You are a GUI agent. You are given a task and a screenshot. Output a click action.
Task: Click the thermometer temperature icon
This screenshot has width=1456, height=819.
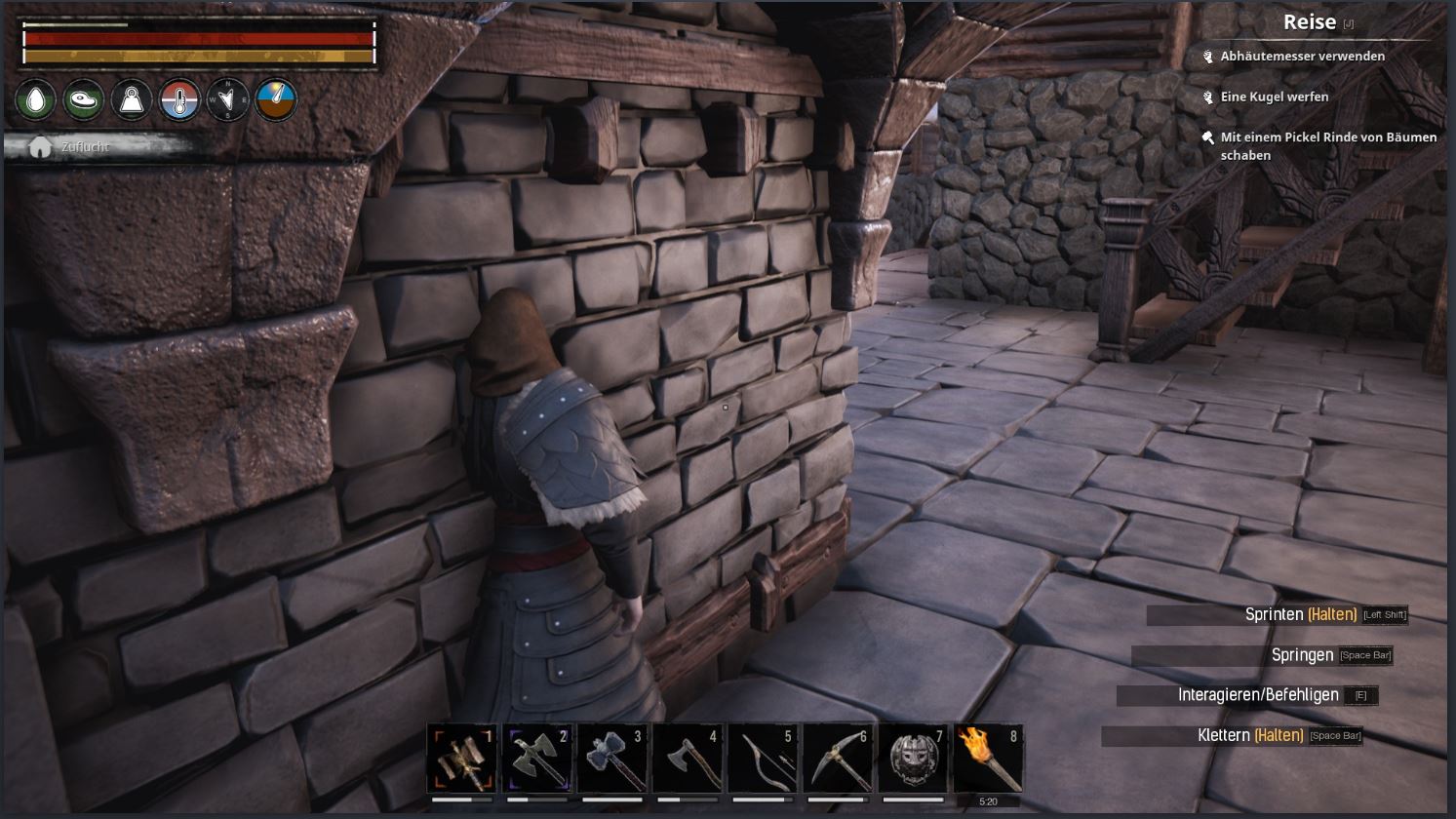[179, 99]
